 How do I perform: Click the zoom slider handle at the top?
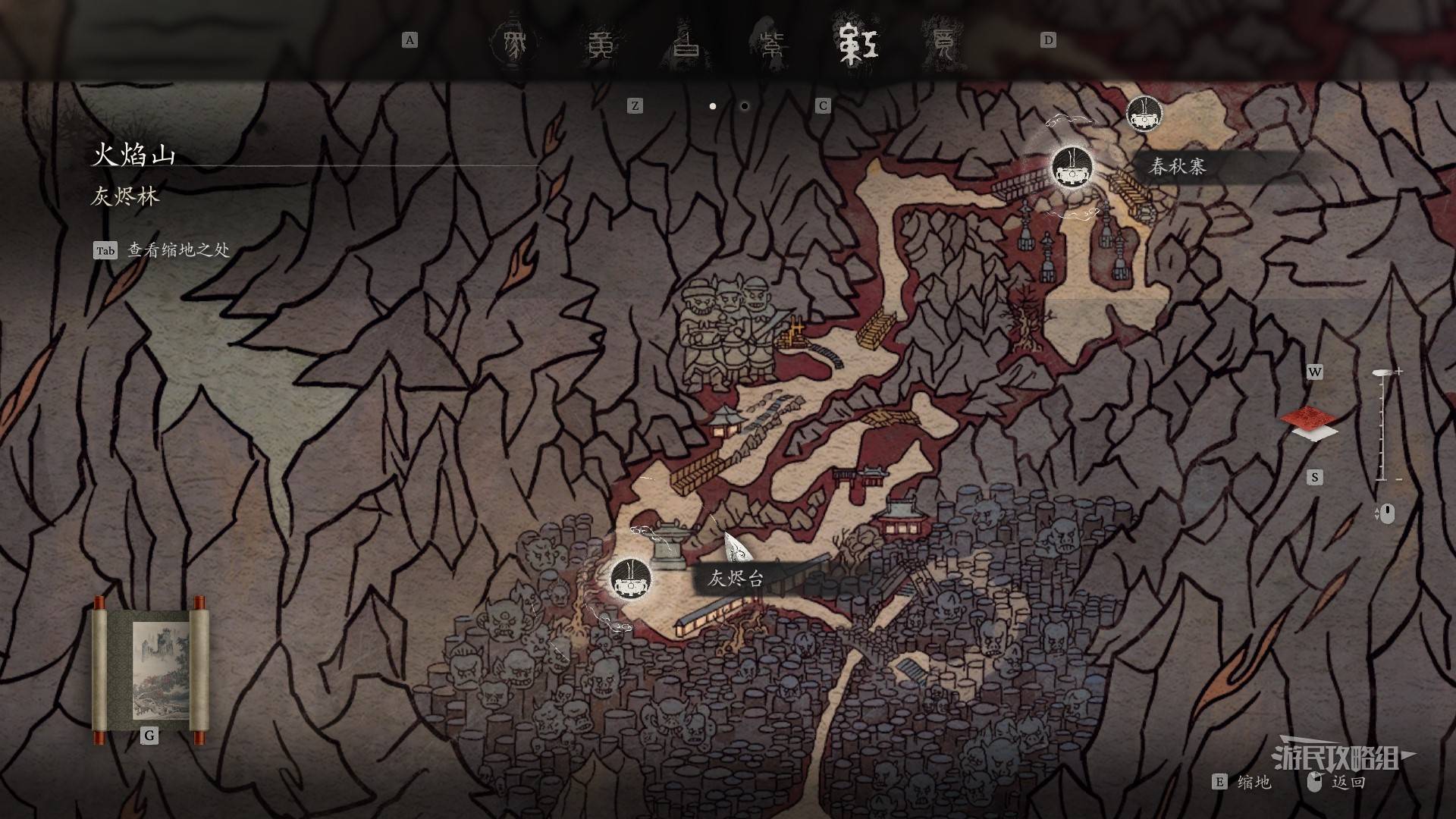1382,374
